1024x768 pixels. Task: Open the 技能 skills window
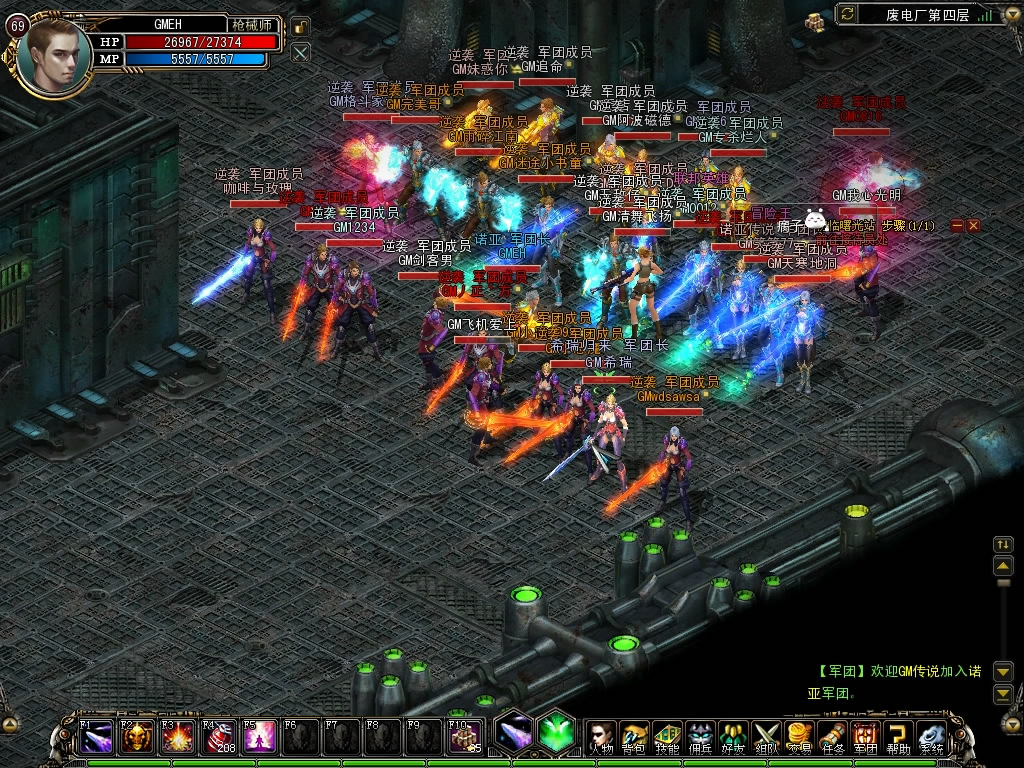tap(667, 736)
